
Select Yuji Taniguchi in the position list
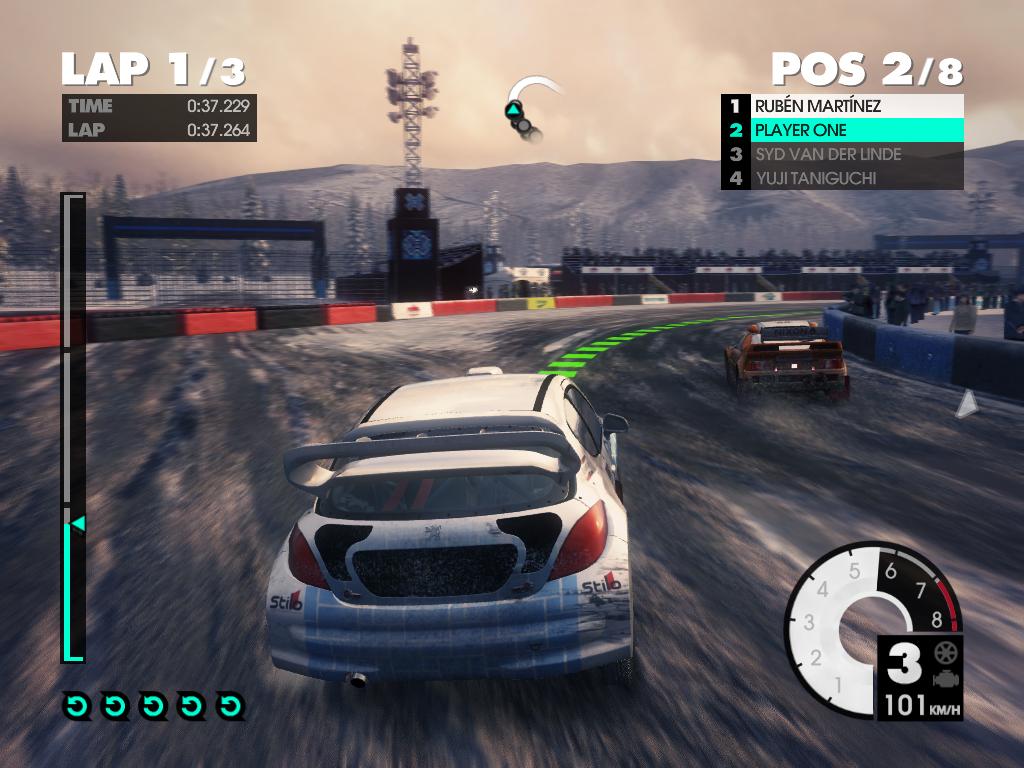(x=842, y=178)
